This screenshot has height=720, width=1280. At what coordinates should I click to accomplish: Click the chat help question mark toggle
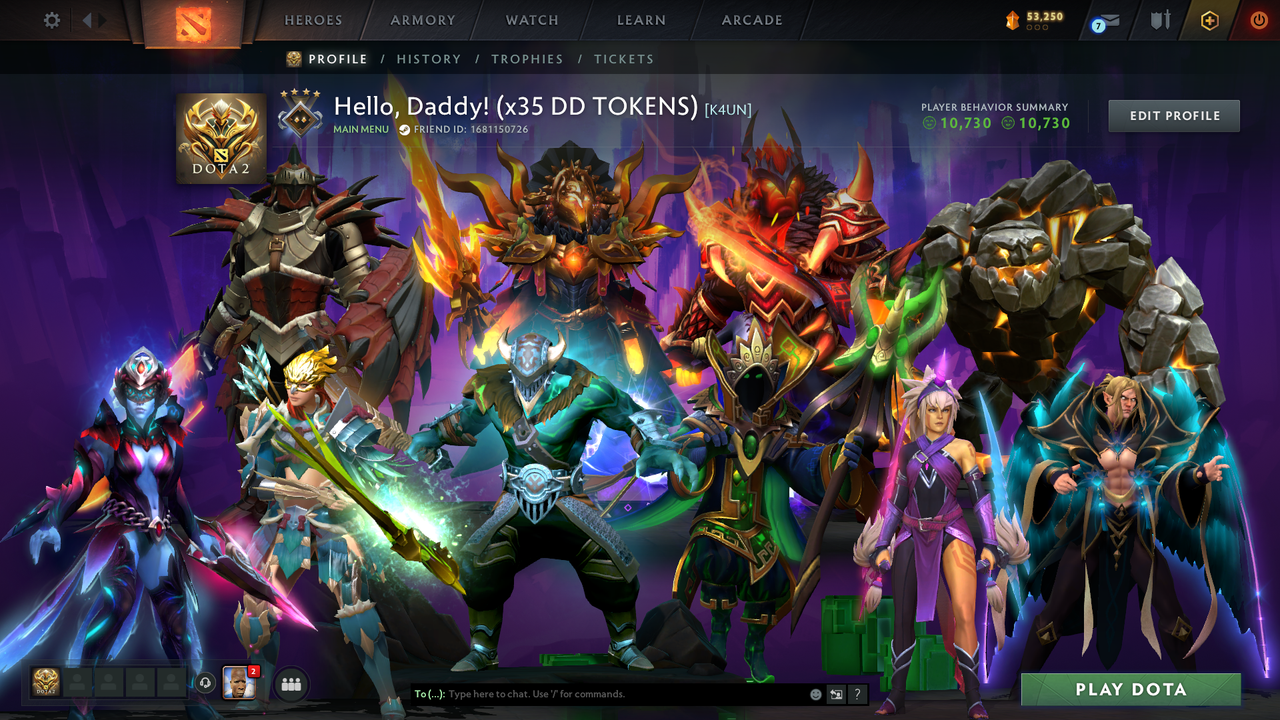tap(857, 694)
